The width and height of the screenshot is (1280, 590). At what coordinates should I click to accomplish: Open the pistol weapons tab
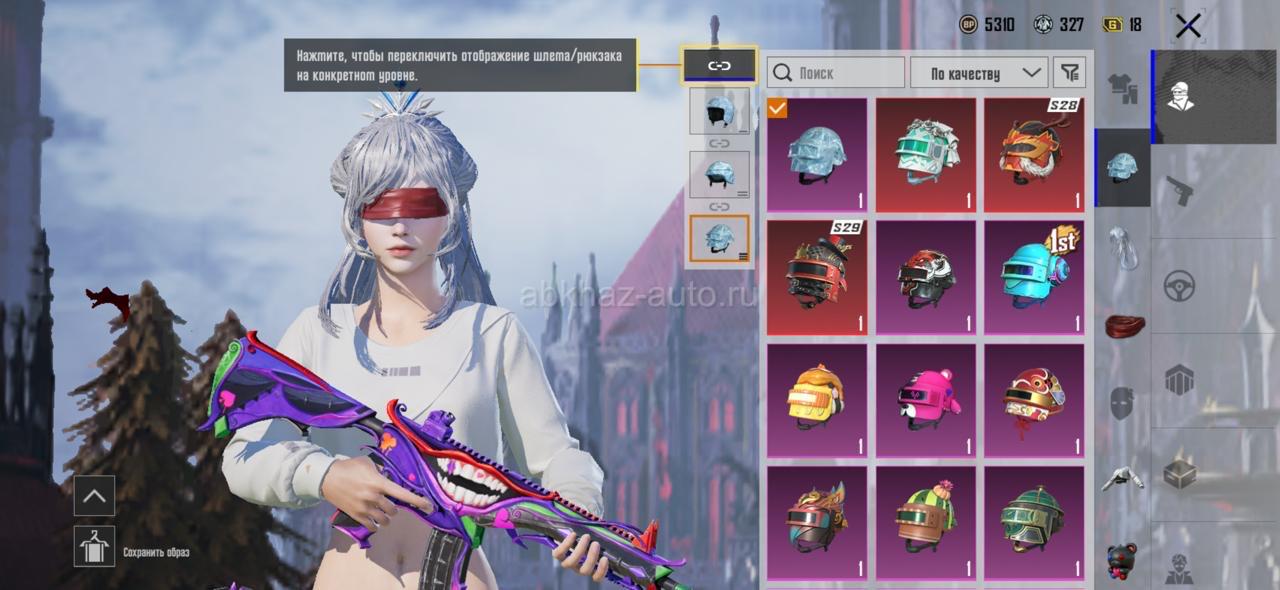pos(1180,190)
